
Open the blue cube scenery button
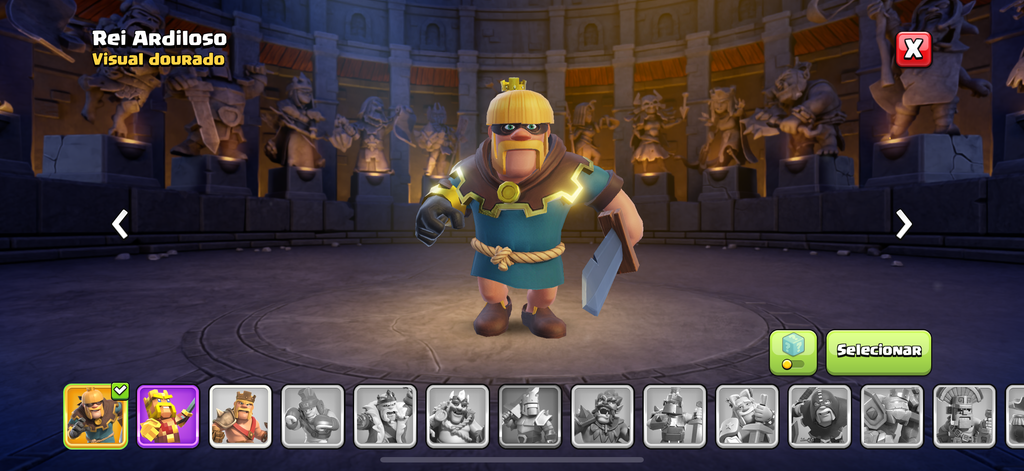point(793,351)
